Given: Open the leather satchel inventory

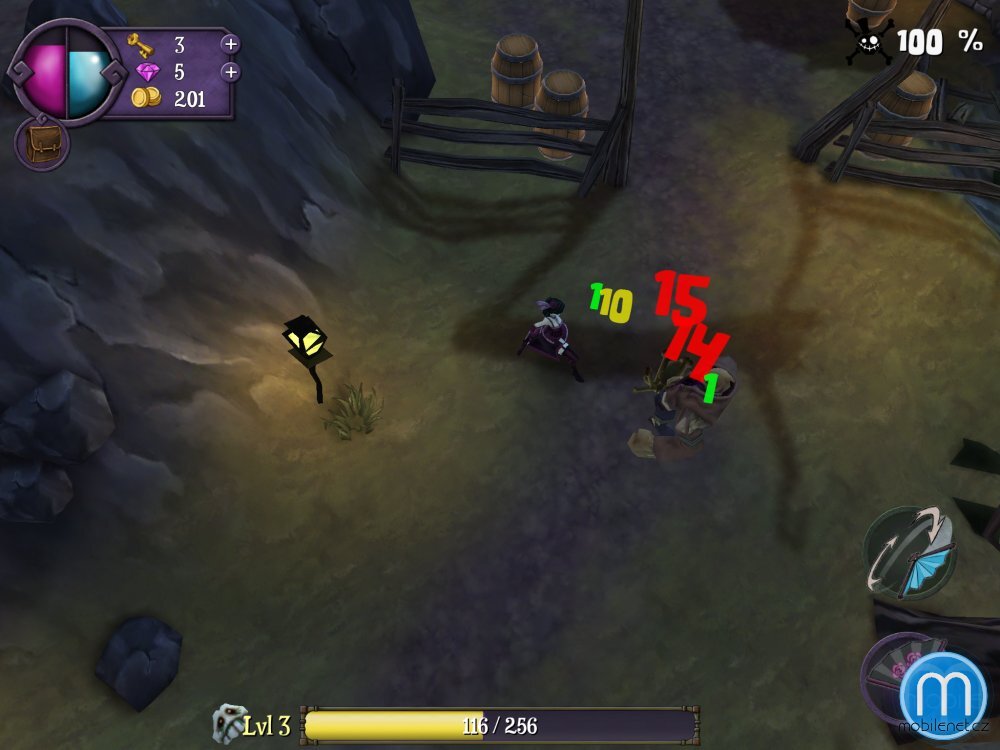Looking at the screenshot, I should click(x=41, y=143).
